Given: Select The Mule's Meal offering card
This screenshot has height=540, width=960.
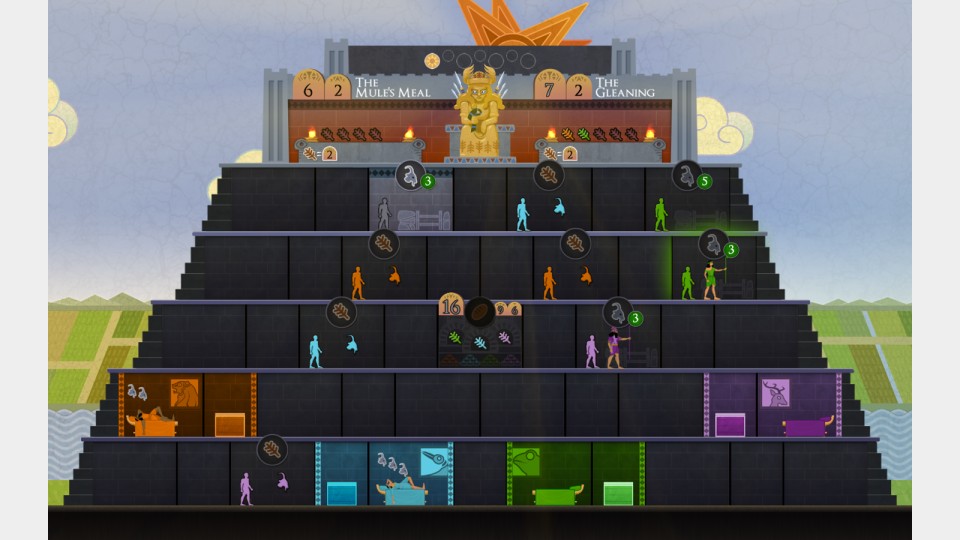Looking at the screenshot, I should 392,87.
